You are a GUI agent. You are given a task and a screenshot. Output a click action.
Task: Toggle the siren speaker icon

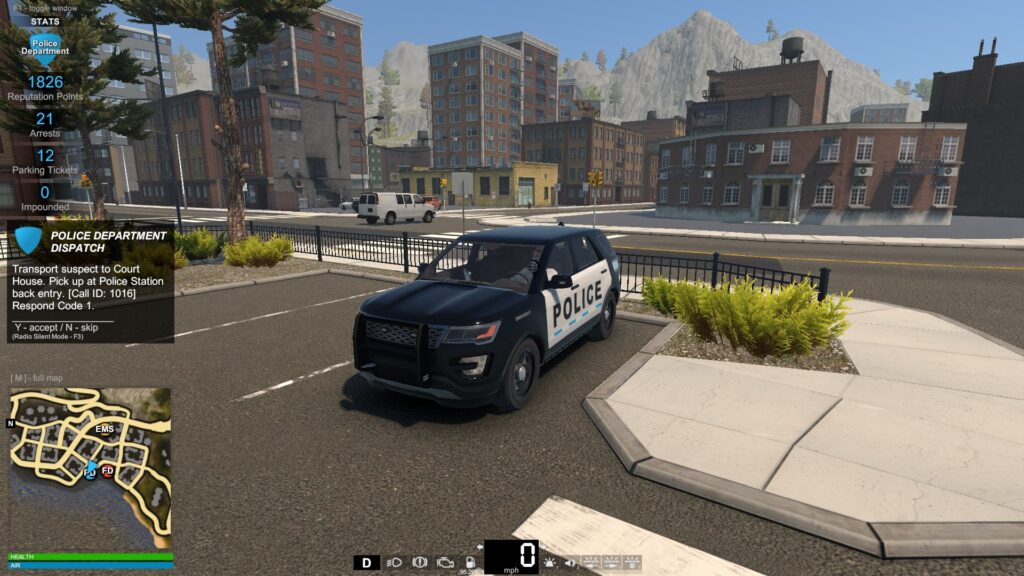(x=569, y=563)
